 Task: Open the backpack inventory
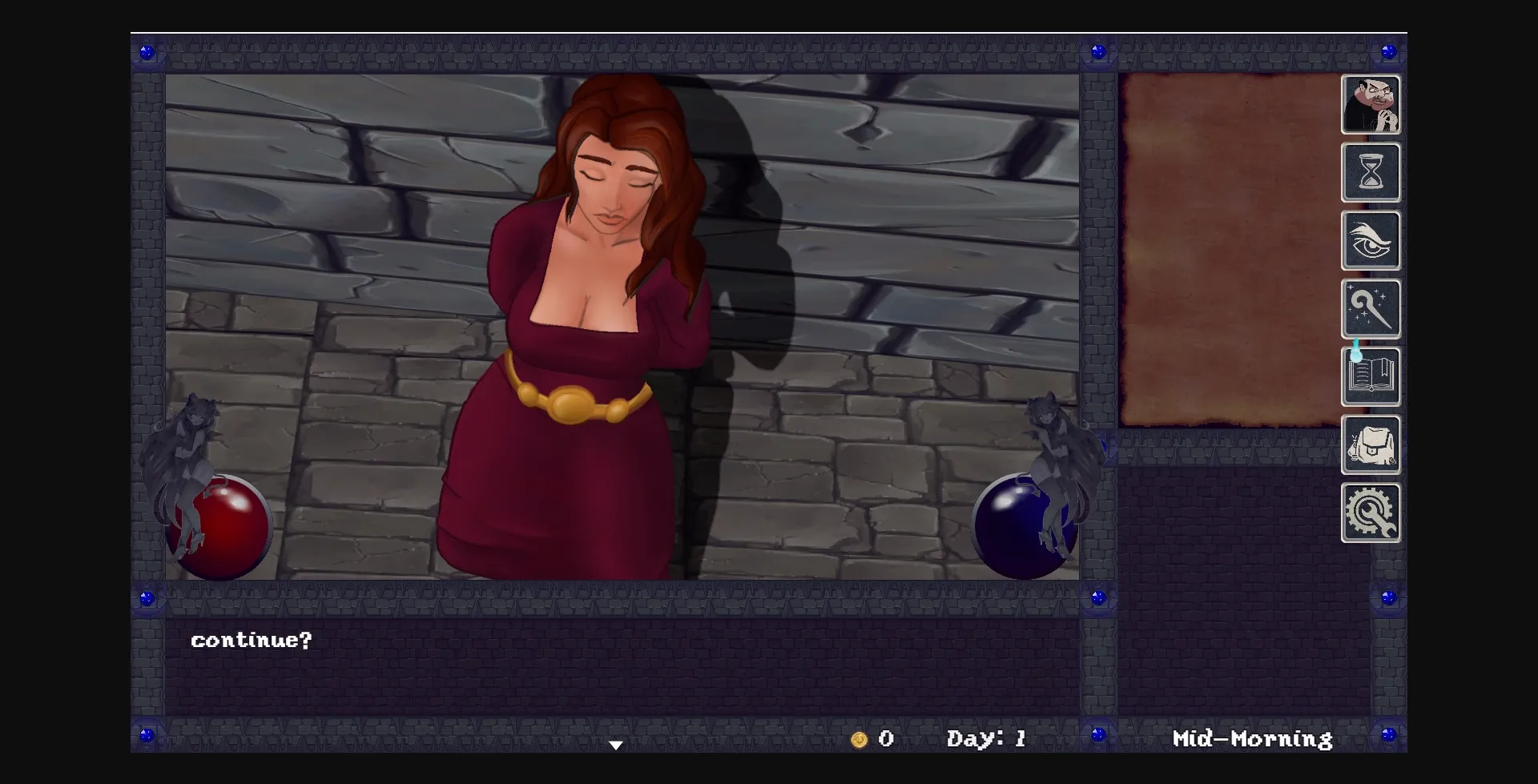1371,444
